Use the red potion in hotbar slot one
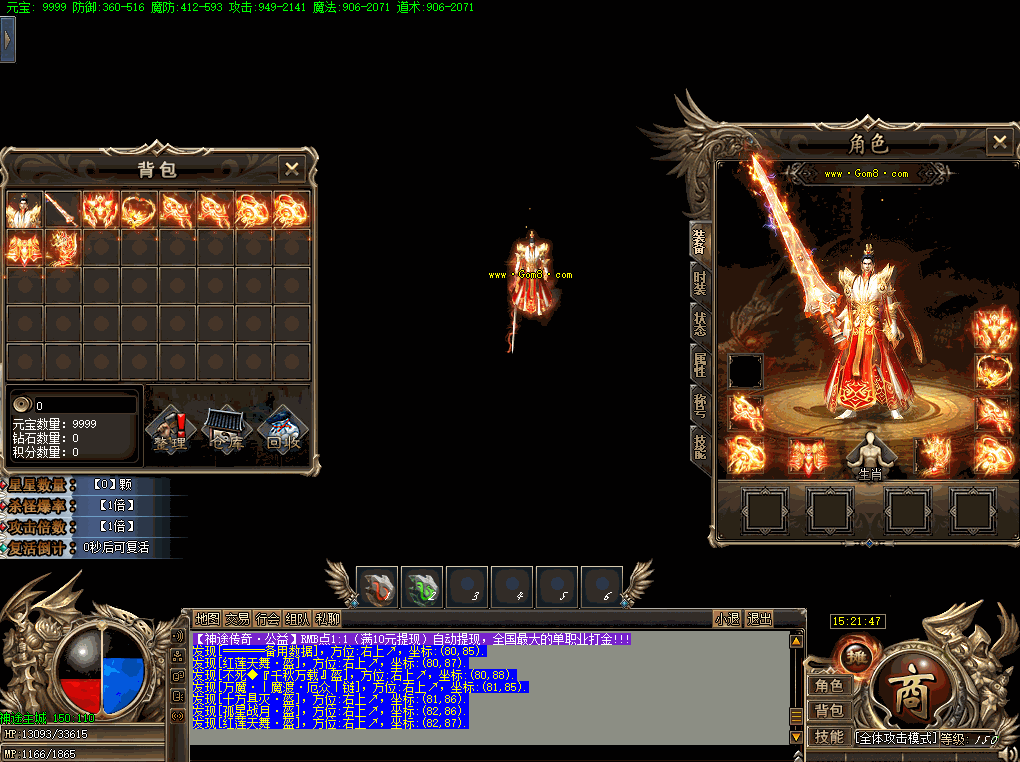 (x=378, y=588)
